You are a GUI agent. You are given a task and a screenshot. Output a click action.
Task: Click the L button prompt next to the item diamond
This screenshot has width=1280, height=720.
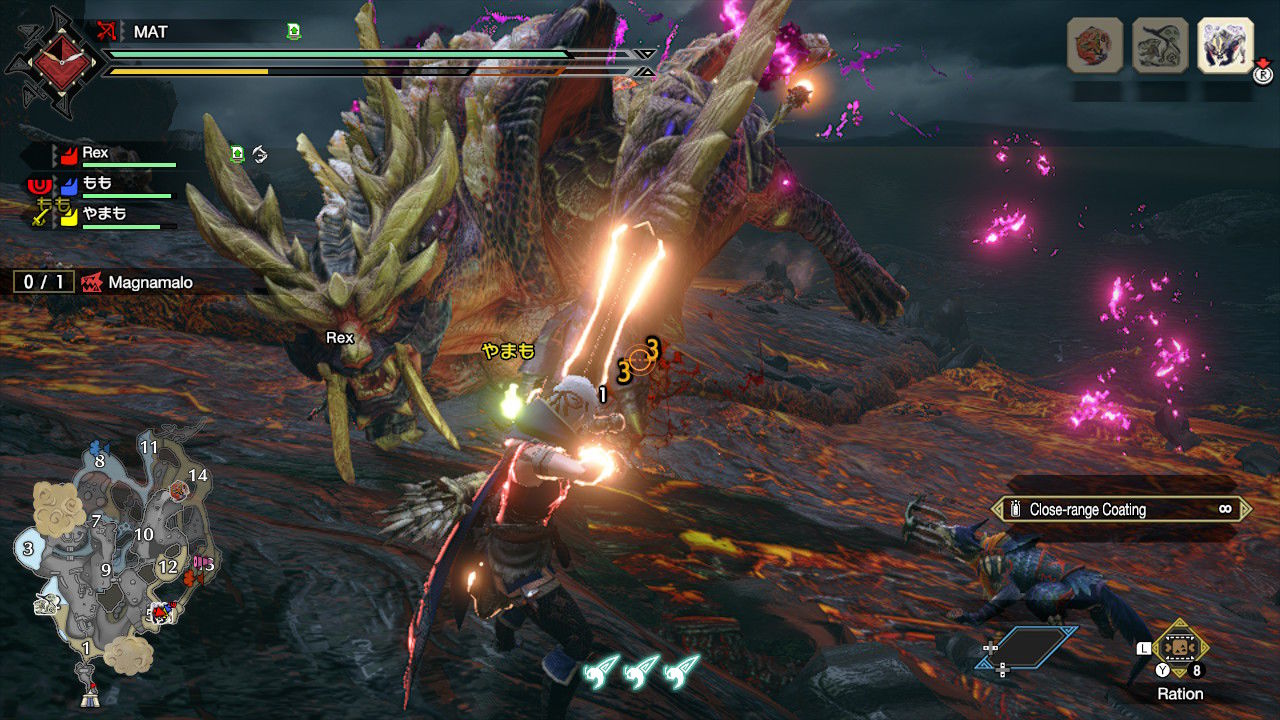1143,648
